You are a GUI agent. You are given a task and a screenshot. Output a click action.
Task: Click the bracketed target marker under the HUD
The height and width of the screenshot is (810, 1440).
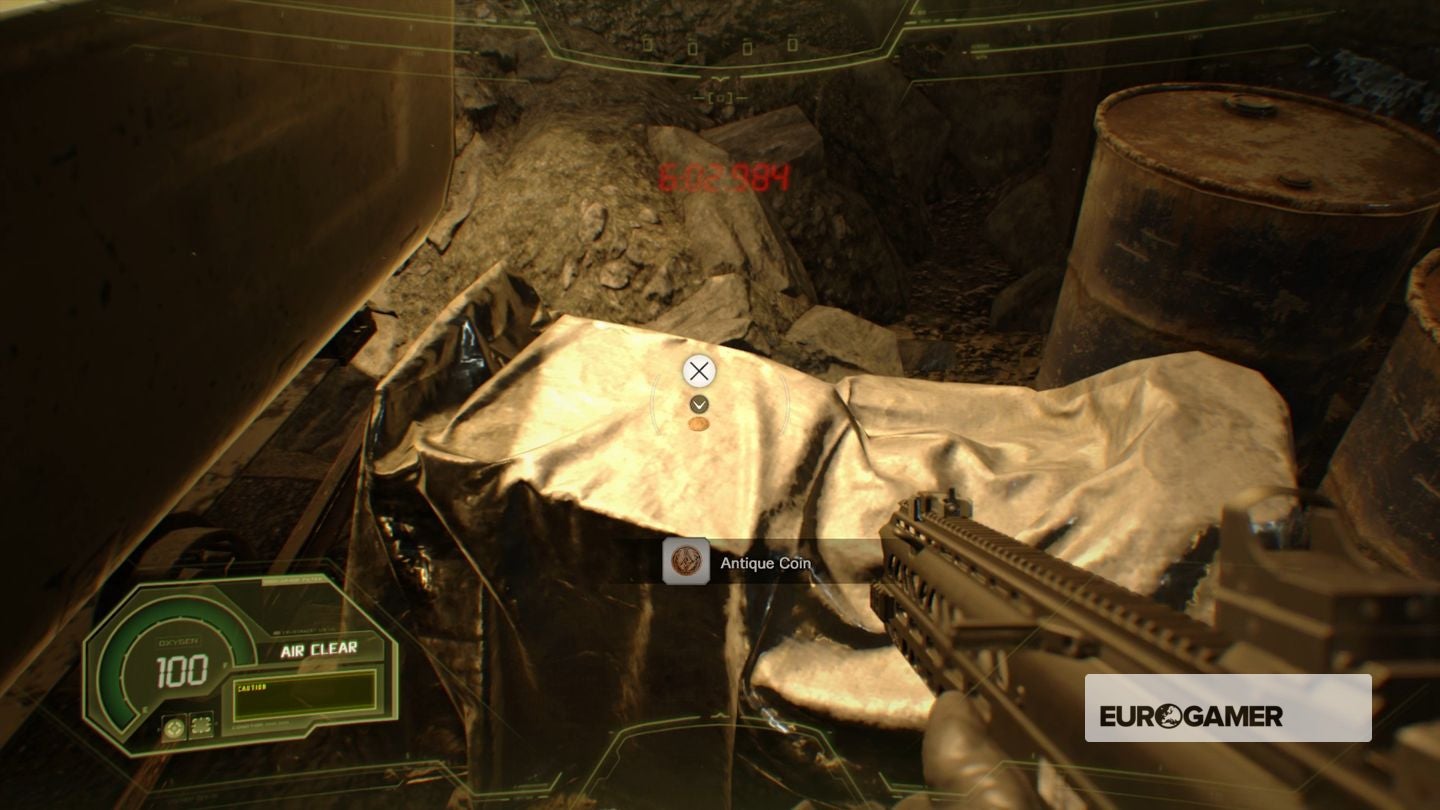[x=720, y=97]
